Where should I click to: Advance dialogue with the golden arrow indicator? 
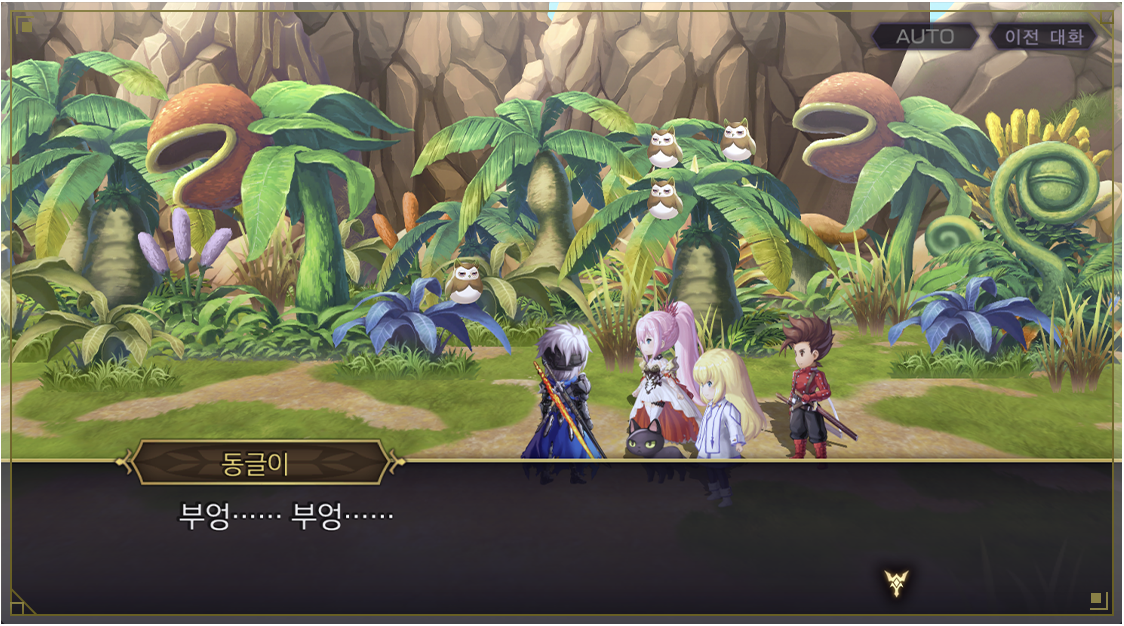coord(896,583)
